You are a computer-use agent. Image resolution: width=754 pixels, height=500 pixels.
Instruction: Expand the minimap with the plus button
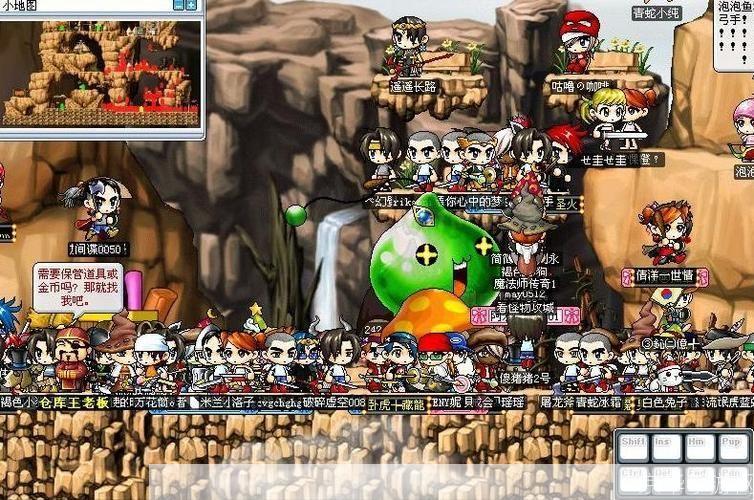point(192,5)
